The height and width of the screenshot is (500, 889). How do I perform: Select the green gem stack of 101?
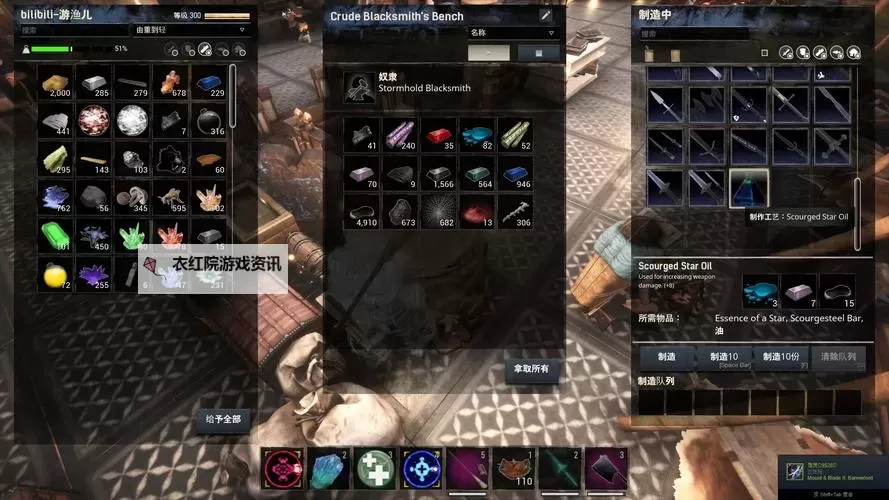(x=57, y=236)
